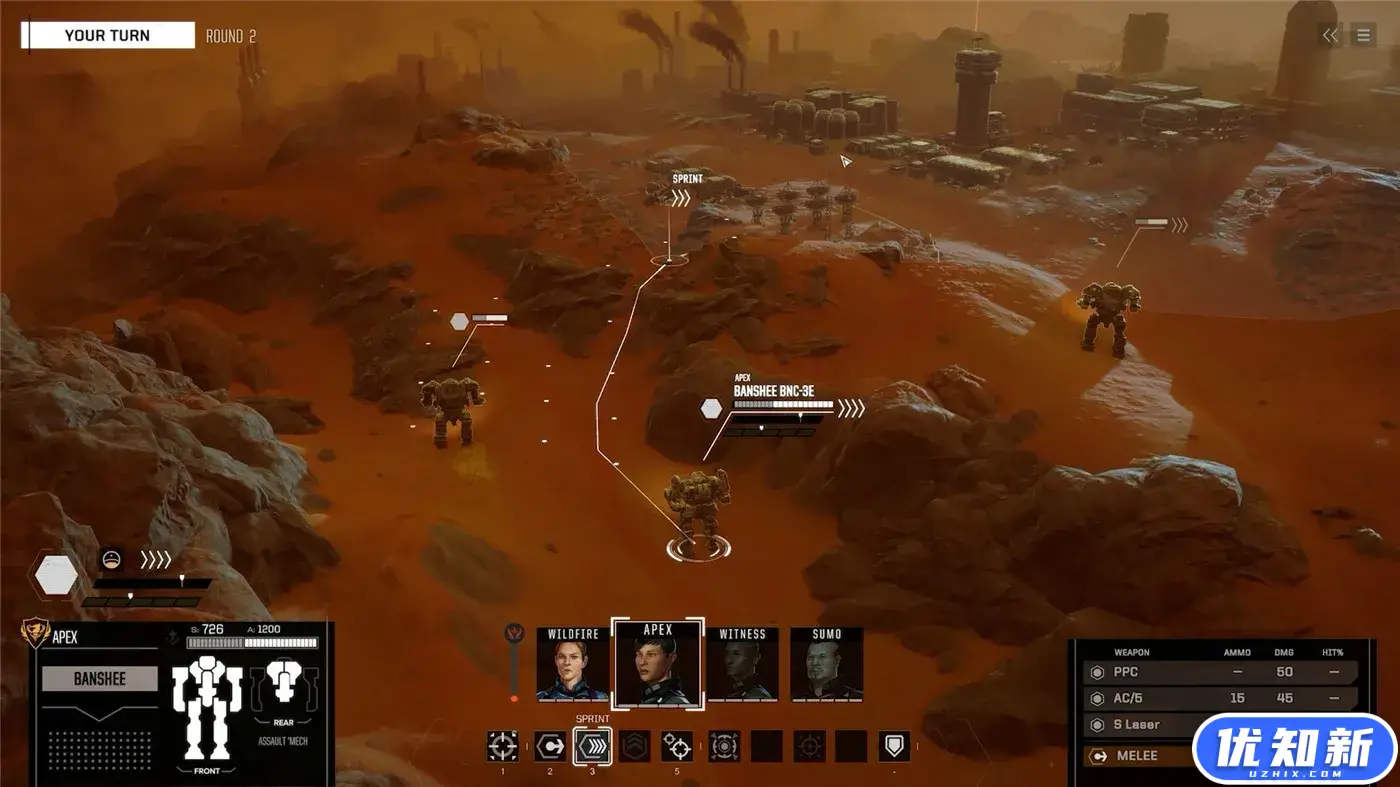
Task: Choose the move action icon
Action: click(549, 746)
